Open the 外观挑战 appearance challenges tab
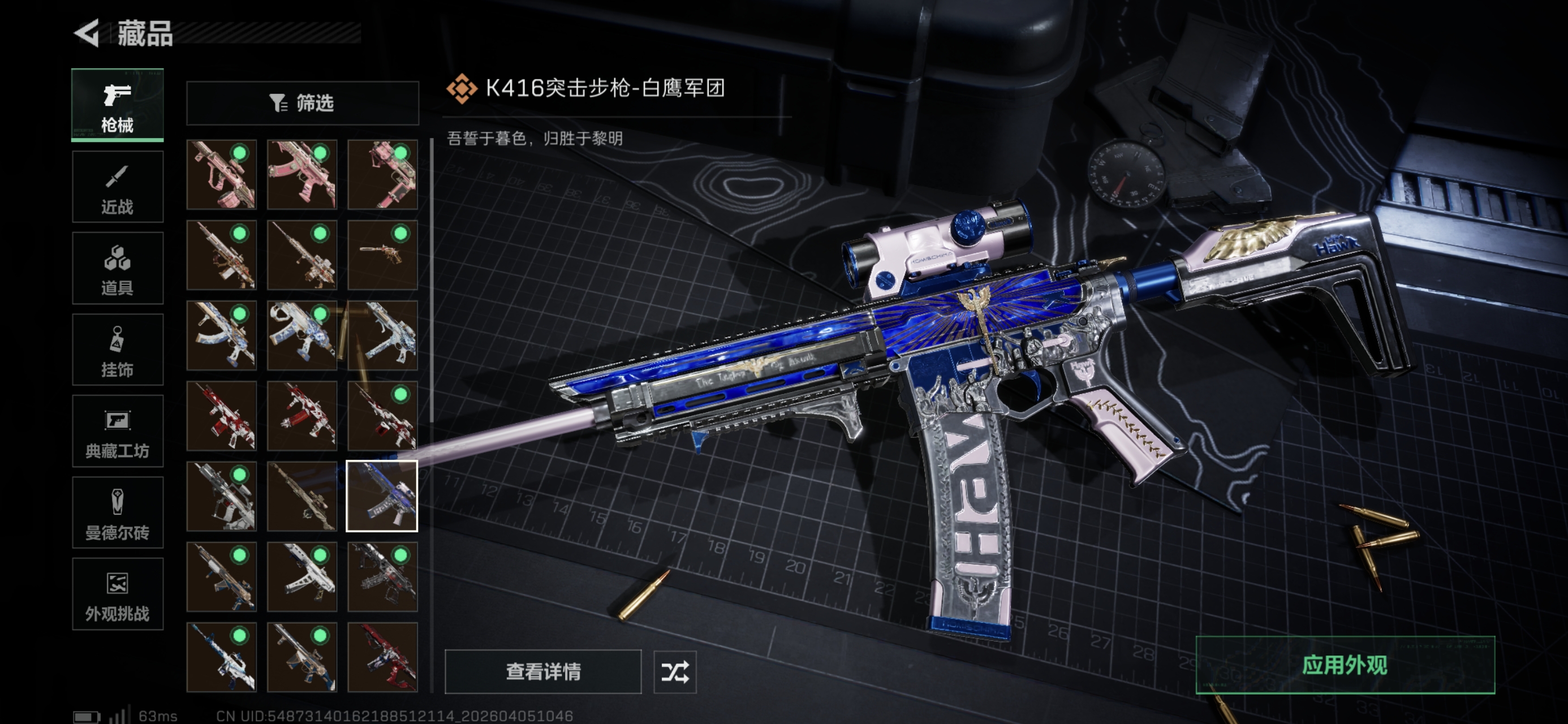Viewport: 1568px width, 724px height. [x=118, y=594]
